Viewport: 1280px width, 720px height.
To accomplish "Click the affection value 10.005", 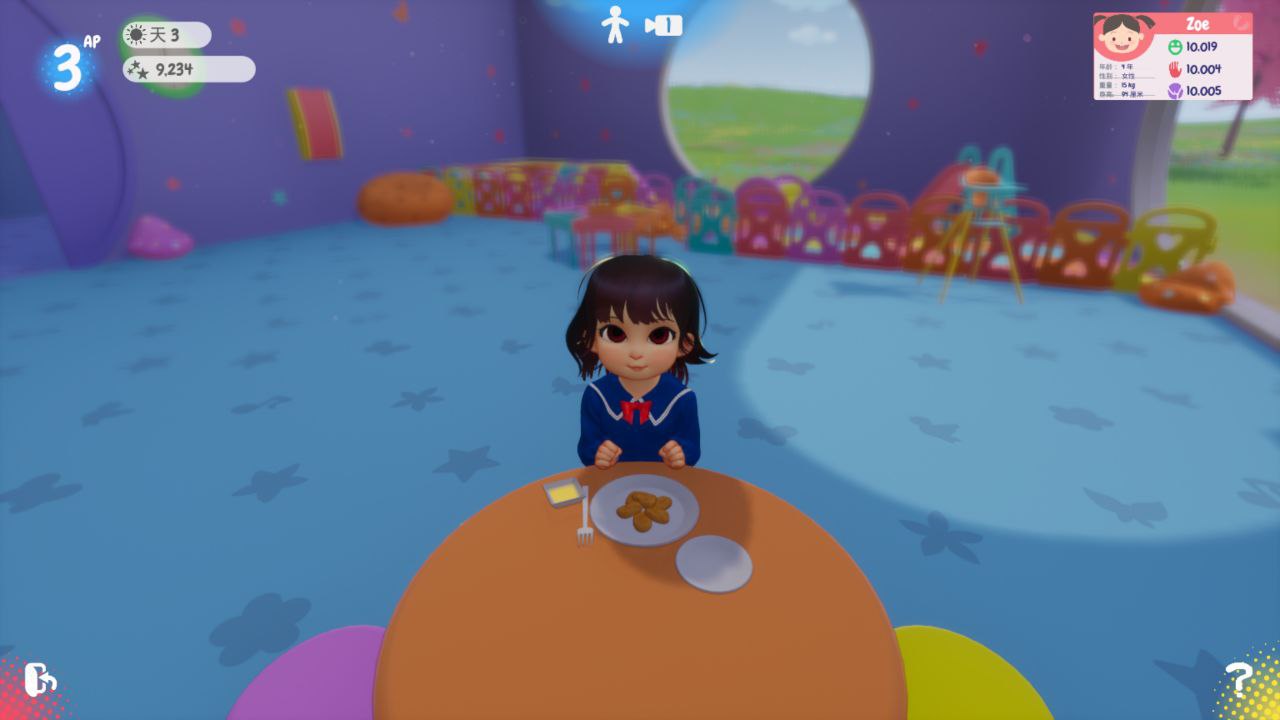I will (x=1202, y=91).
